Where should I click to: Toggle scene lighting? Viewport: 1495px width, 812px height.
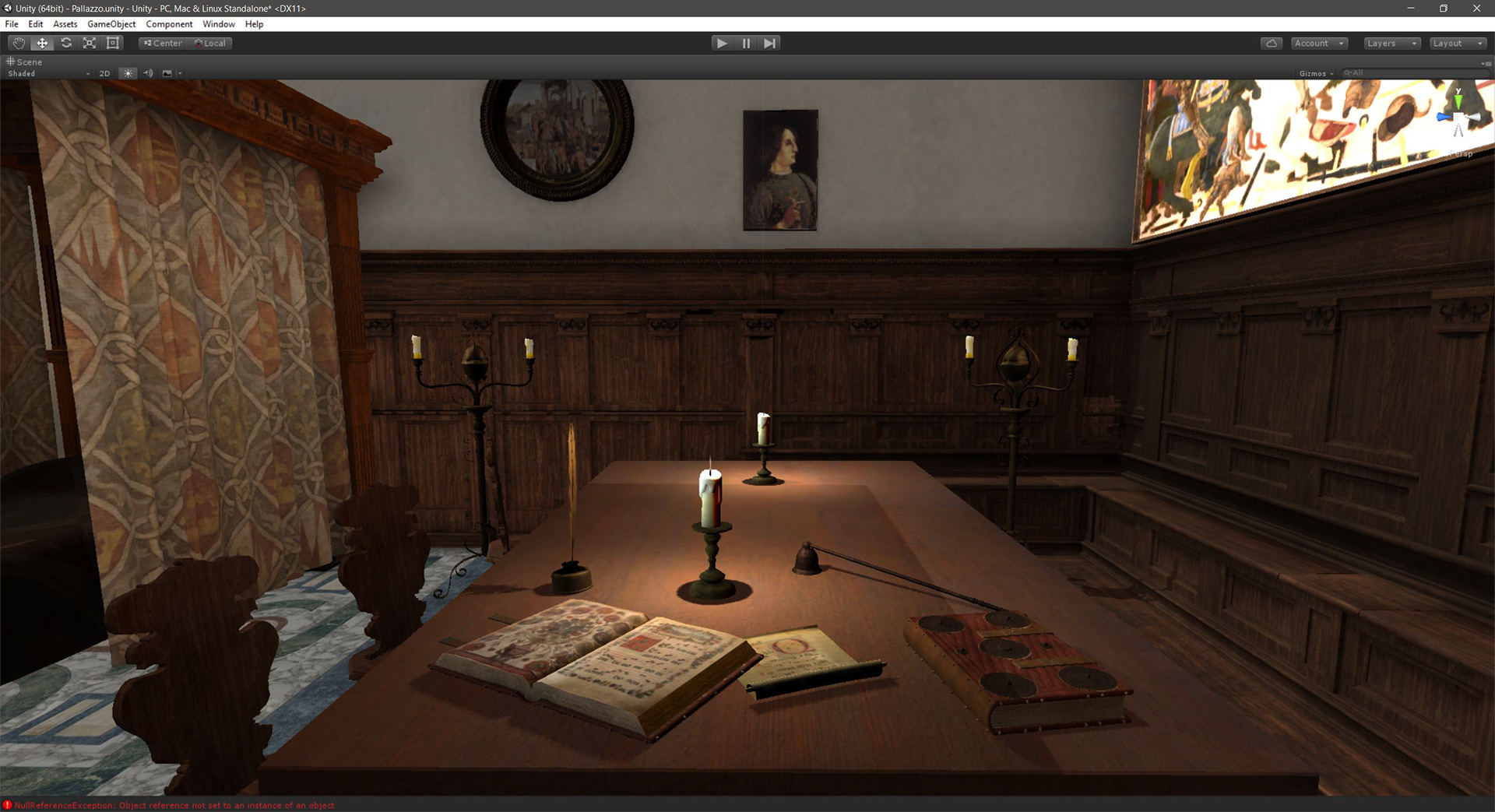tap(127, 72)
